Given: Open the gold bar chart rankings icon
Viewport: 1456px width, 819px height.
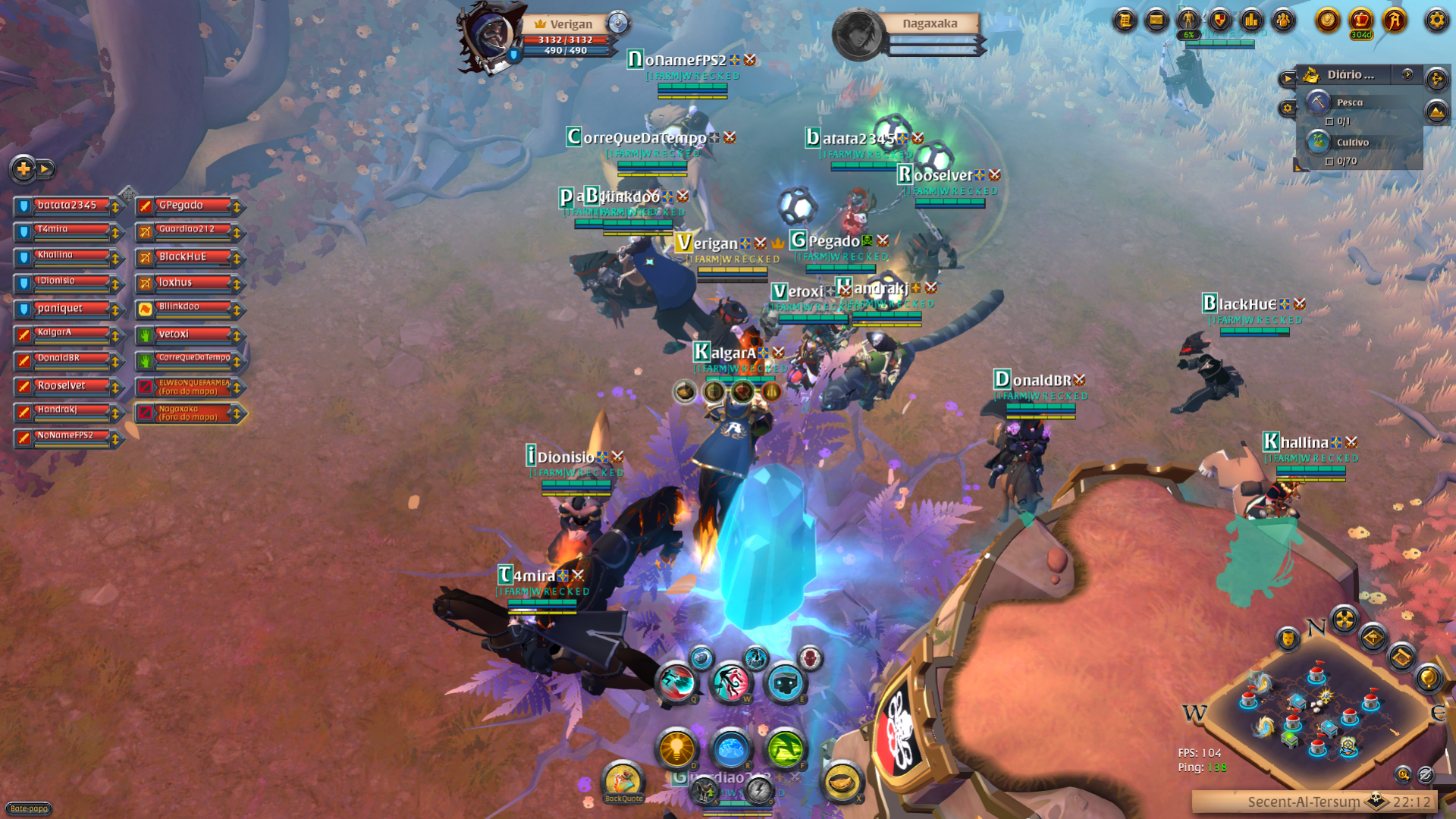Looking at the screenshot, I should point(1251,20).
